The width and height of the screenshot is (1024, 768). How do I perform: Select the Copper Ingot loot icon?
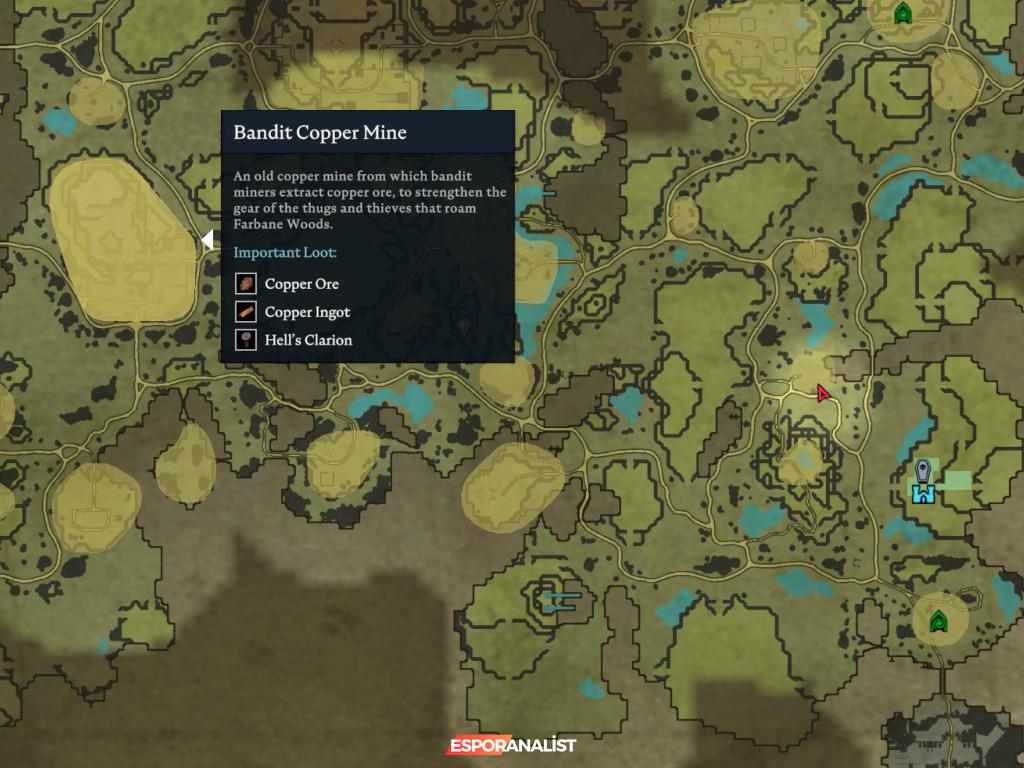click(x=246, y=312)
